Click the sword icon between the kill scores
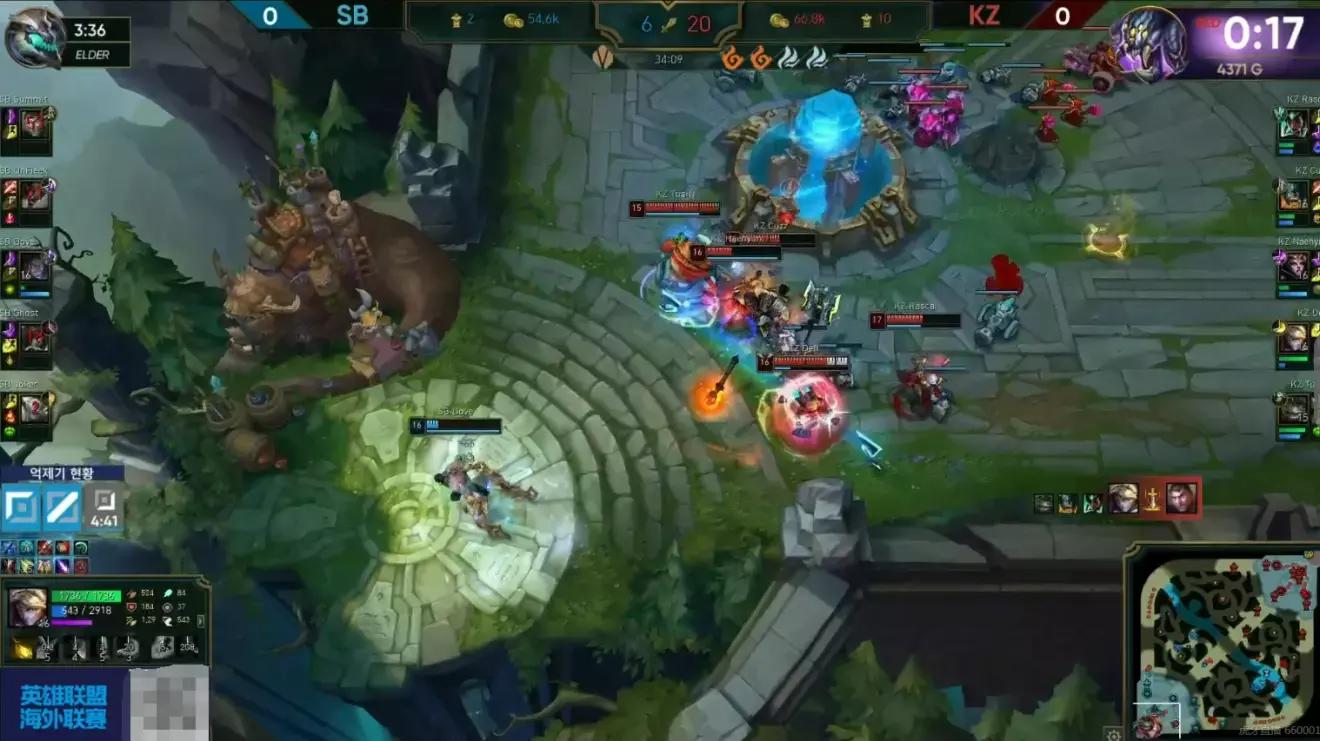The image size is (1320, 741). tap(669, 22)
